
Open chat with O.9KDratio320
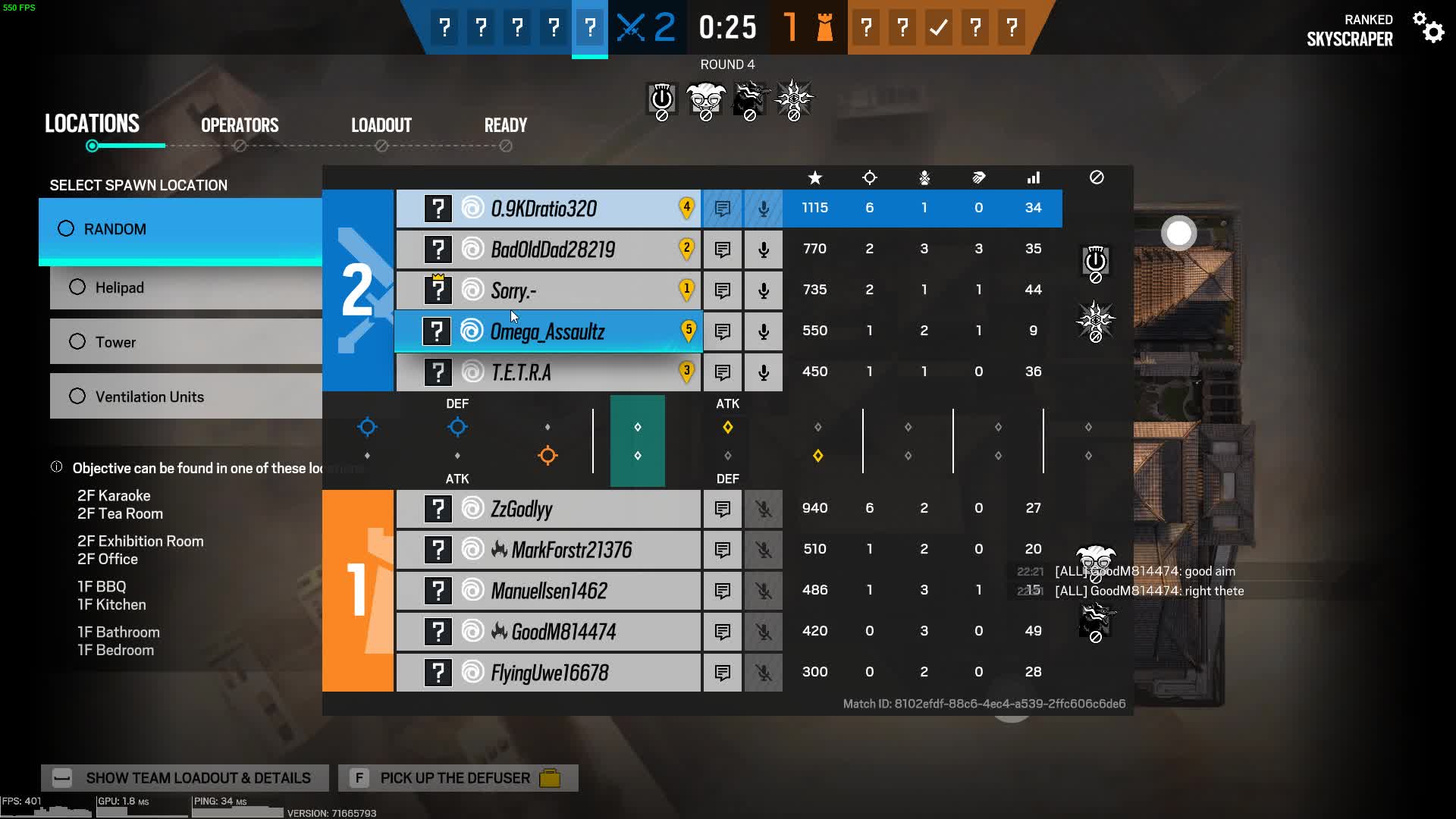[722, 208]
